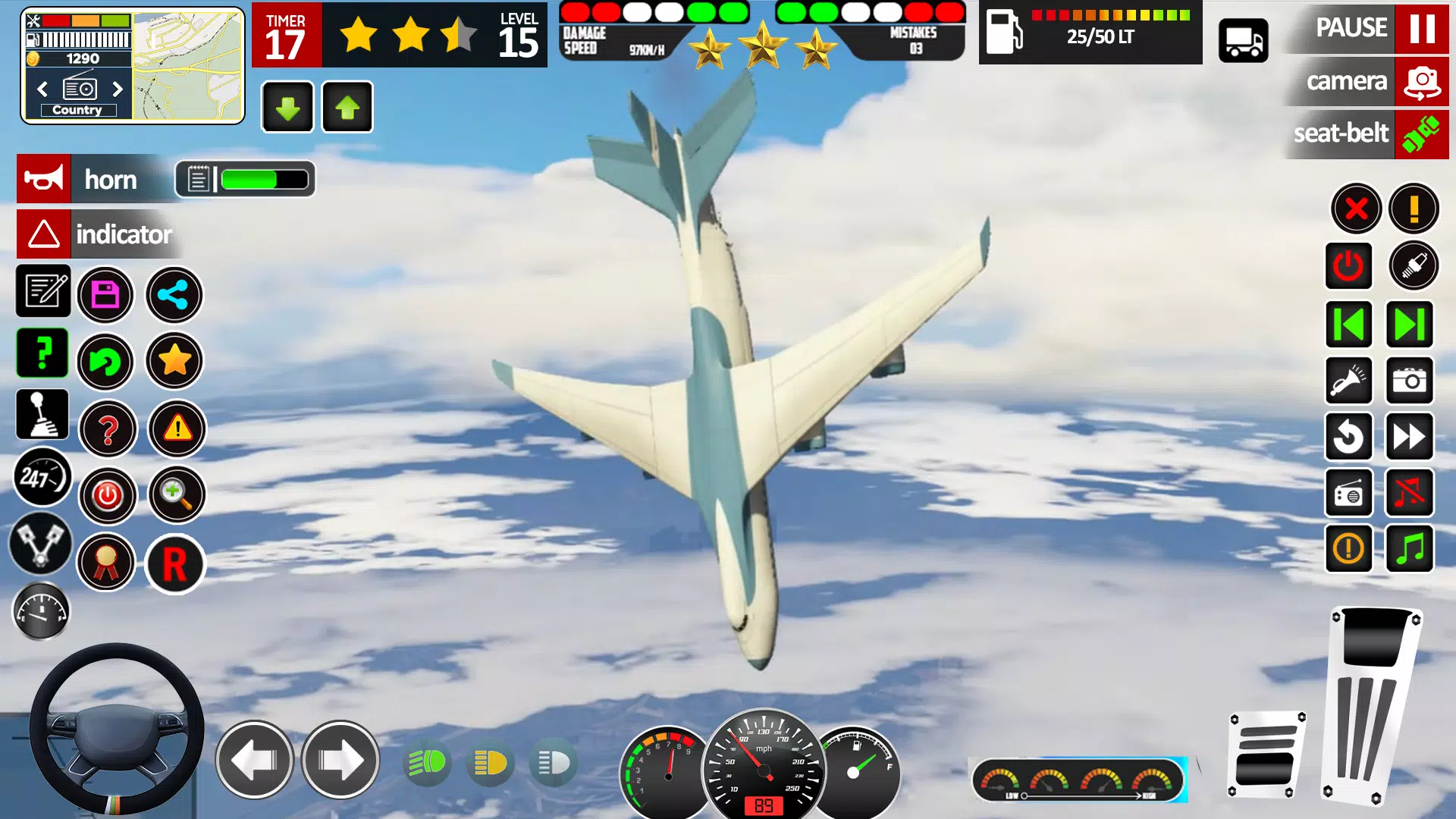The width and height of the screenshot is (1456, 819).
Task: Mute sound with the crossed music icon
Action: click(1409, 493)
